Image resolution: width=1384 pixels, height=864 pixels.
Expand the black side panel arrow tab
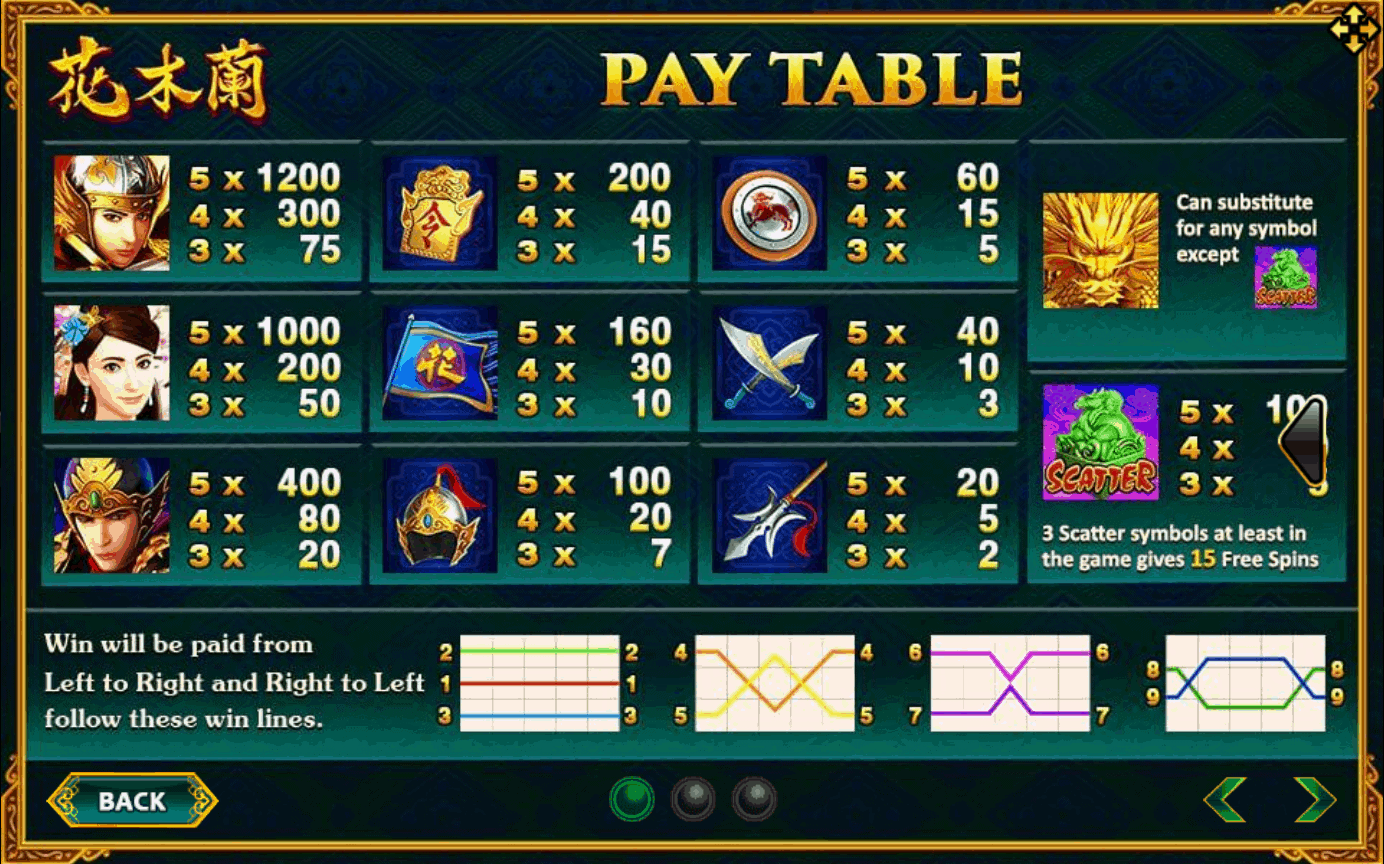pos(1302,440)
